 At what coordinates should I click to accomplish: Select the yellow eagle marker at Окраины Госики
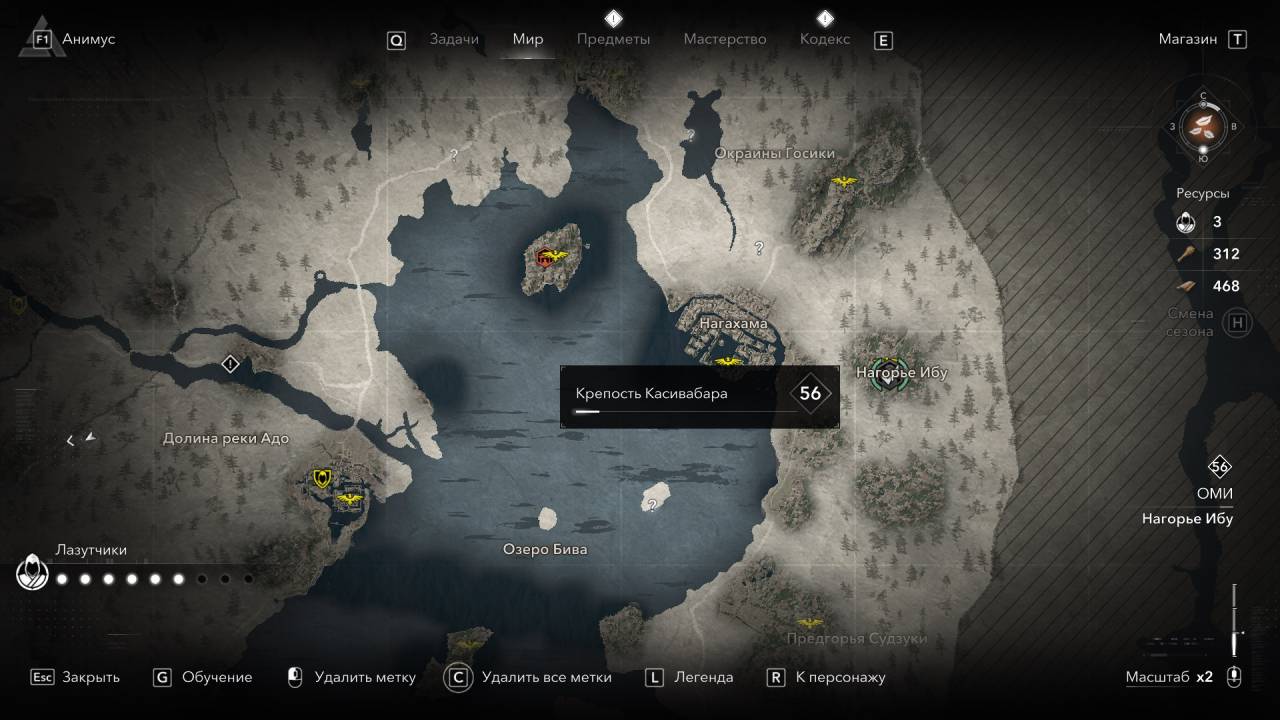[x=845, y=182]
